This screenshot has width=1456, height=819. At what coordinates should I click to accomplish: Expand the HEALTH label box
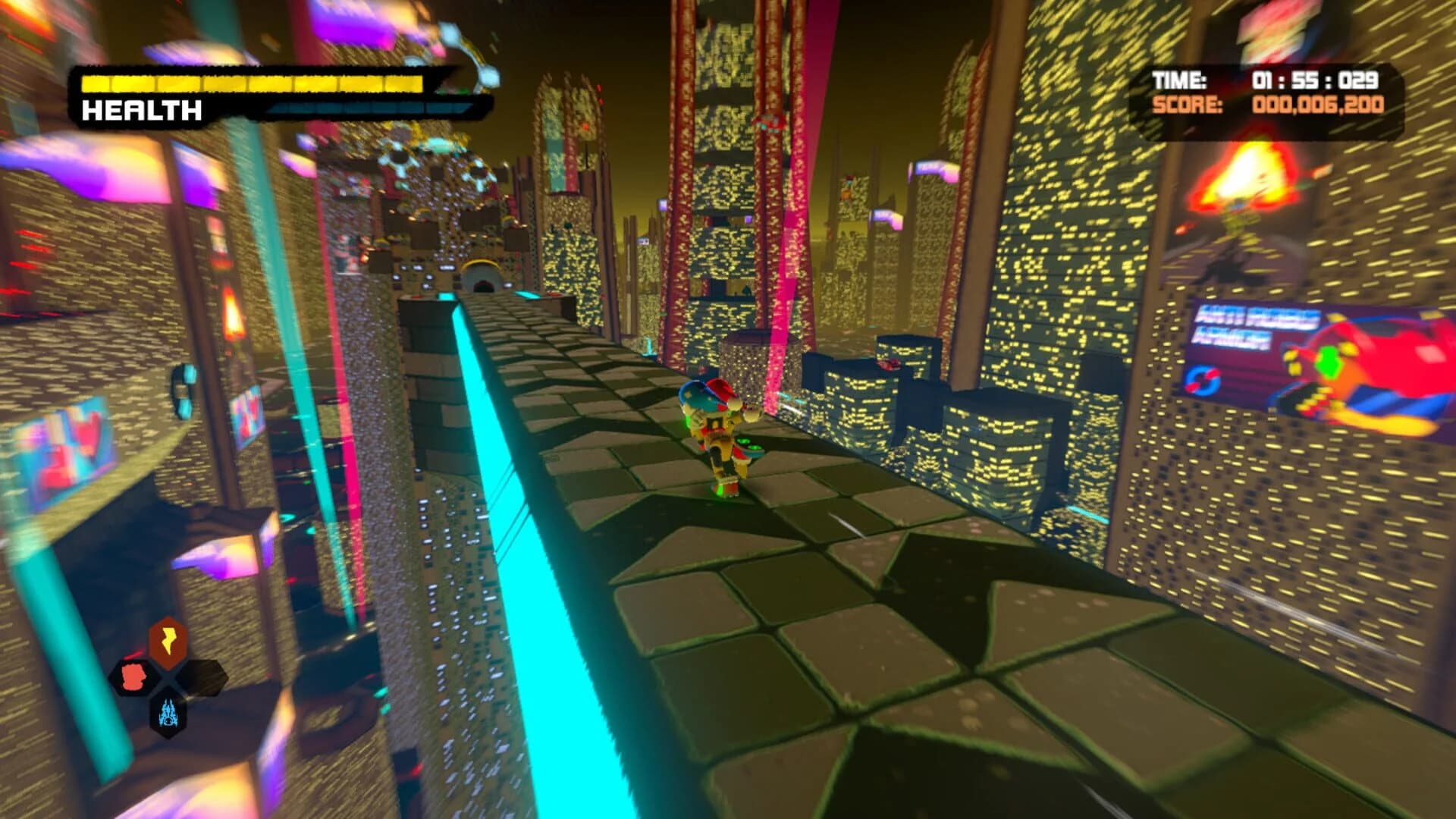140,112
